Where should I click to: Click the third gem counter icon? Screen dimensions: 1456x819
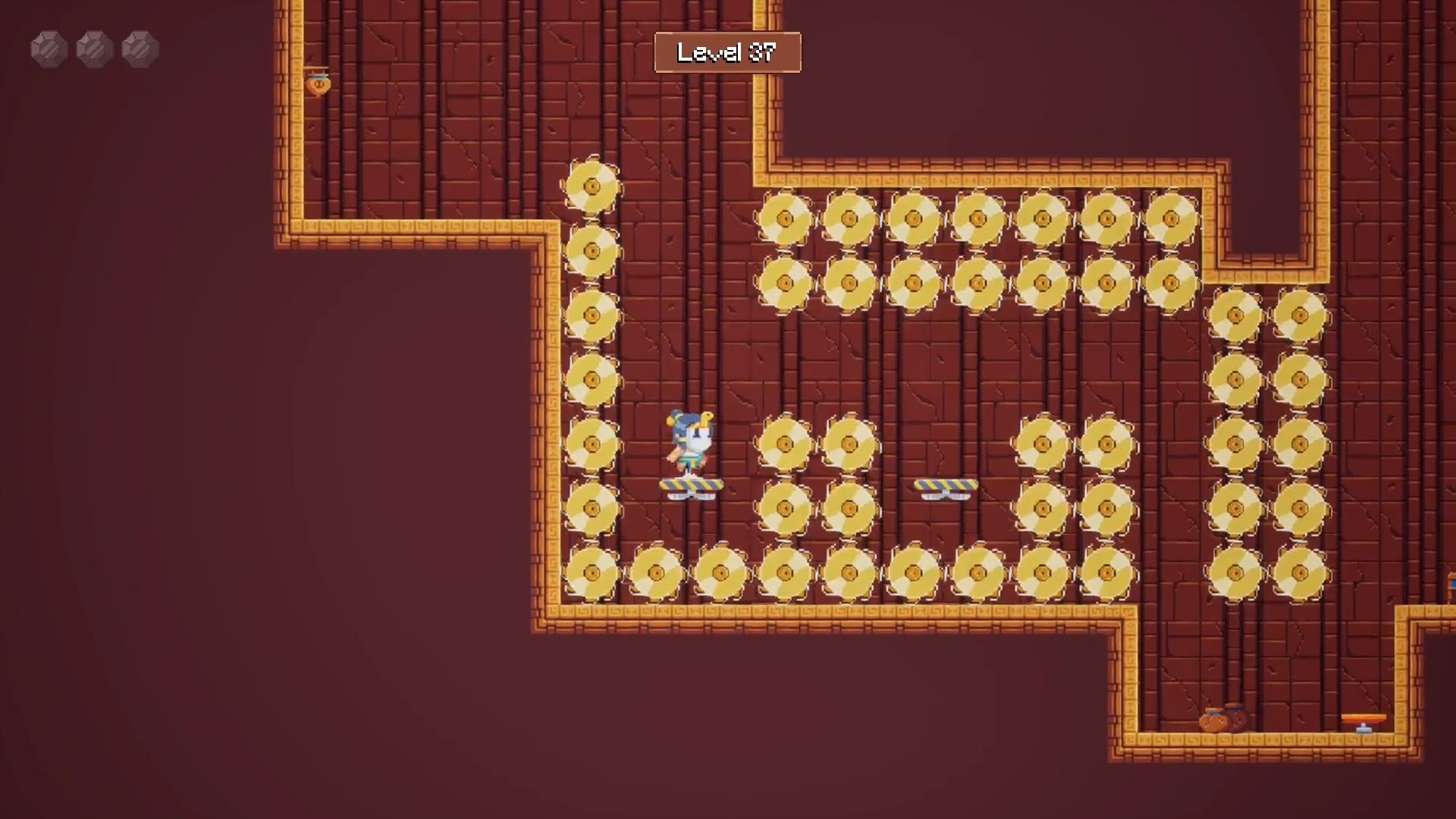140,49
